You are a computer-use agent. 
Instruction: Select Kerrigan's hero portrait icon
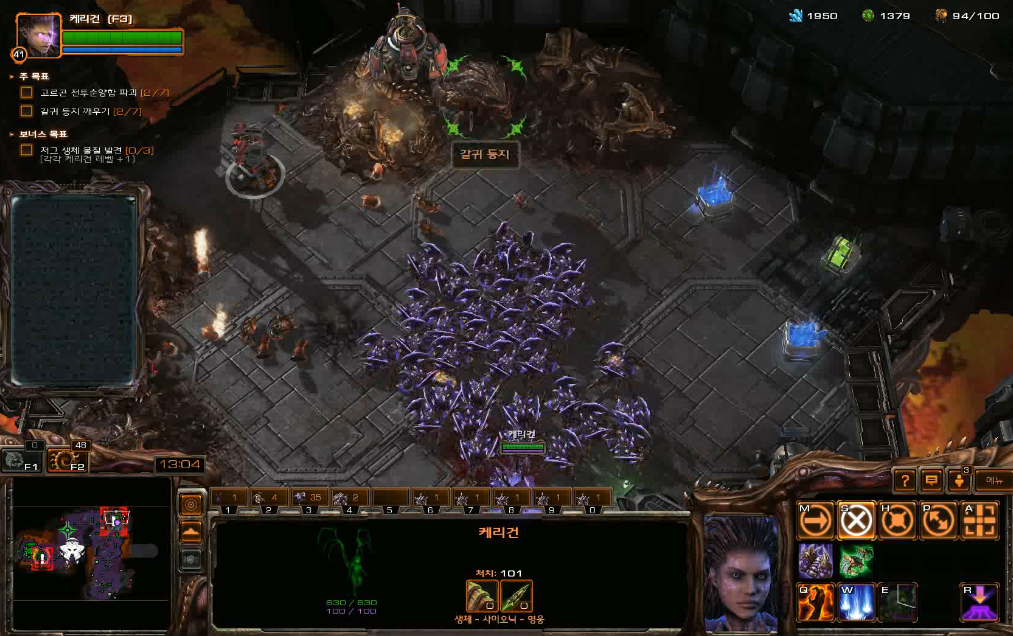pos(37,34)
